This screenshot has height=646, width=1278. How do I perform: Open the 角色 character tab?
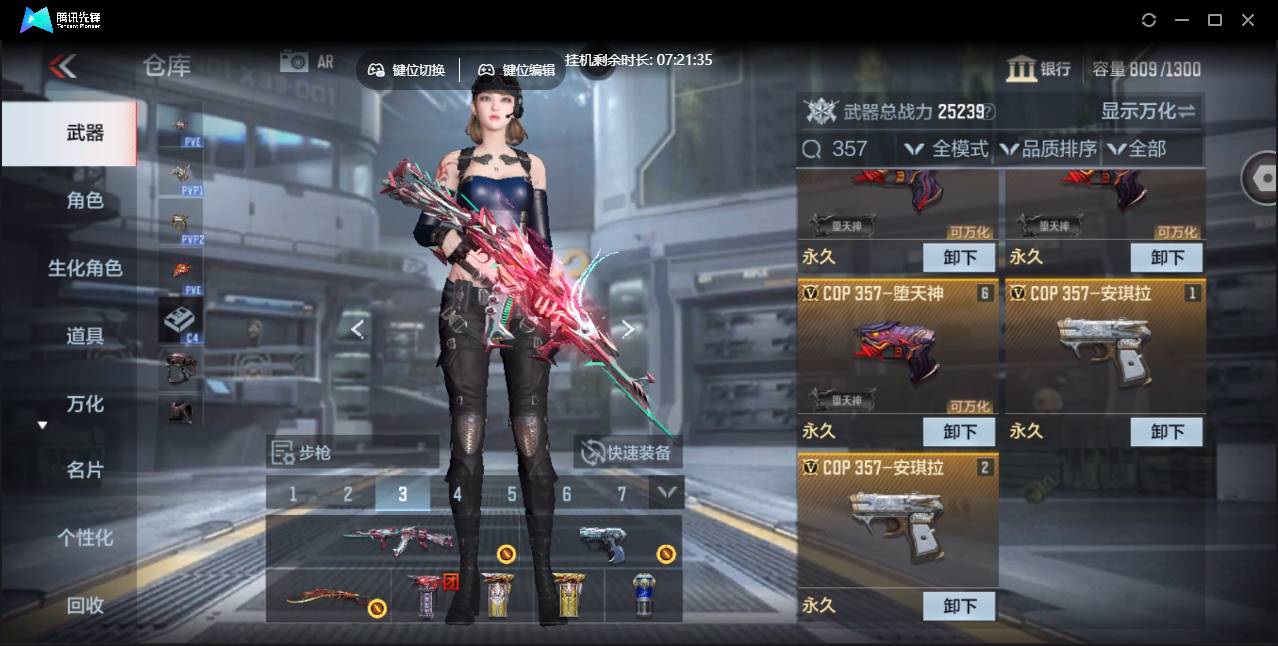(x=84, y=201)
